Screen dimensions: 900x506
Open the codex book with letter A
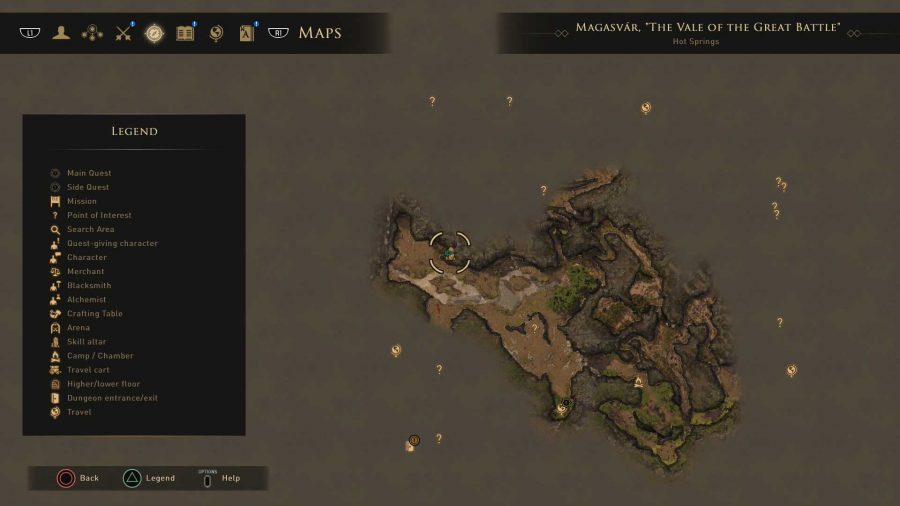[x=246, y=33]
